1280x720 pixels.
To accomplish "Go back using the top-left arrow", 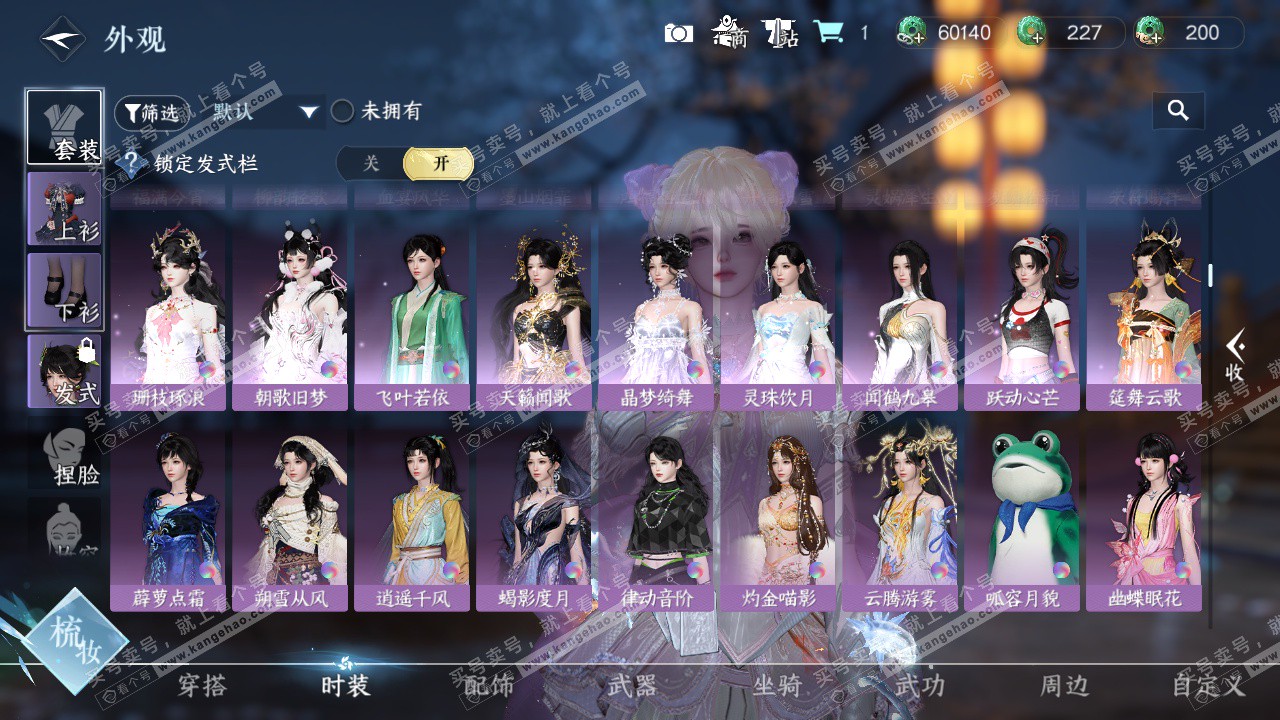I will [61, 39].
